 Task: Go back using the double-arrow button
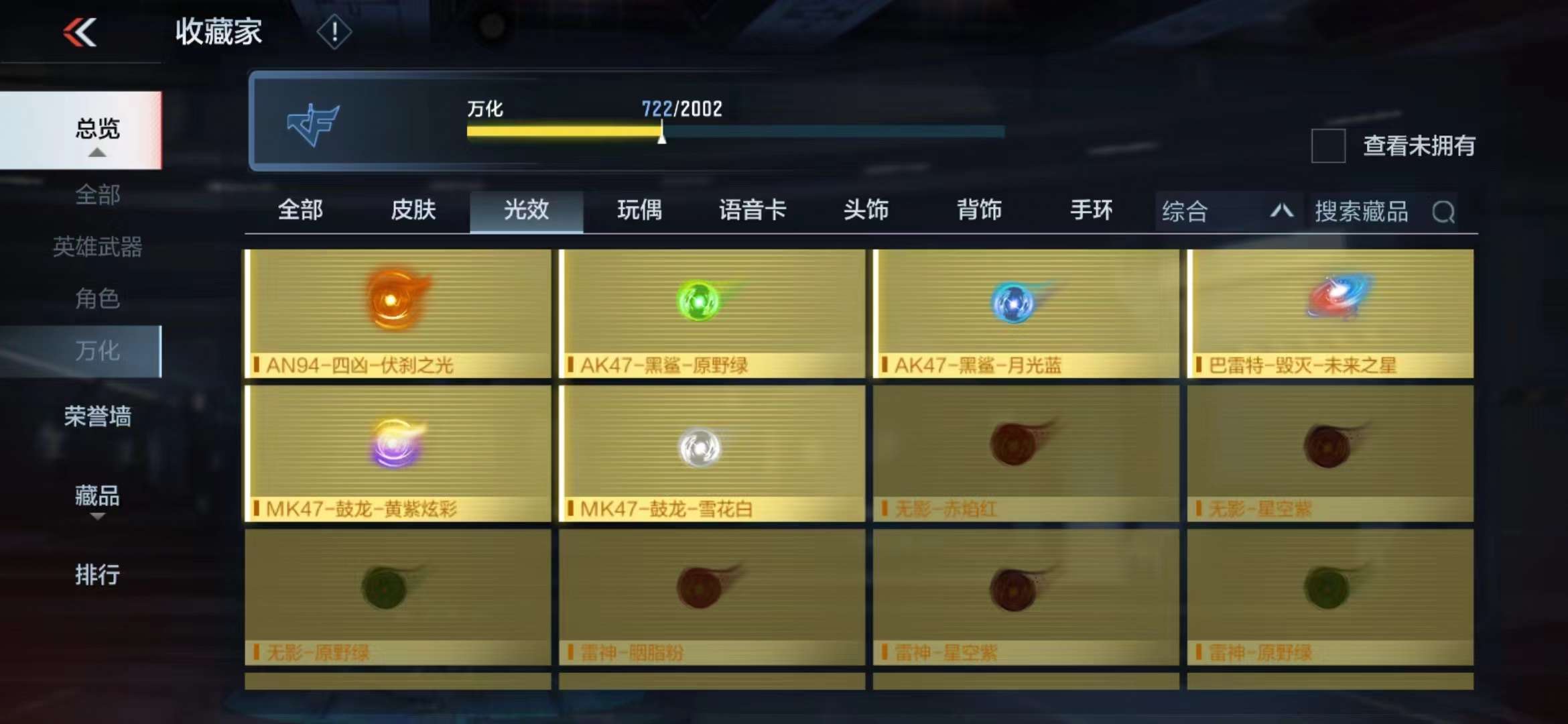[x=80, y=32]
